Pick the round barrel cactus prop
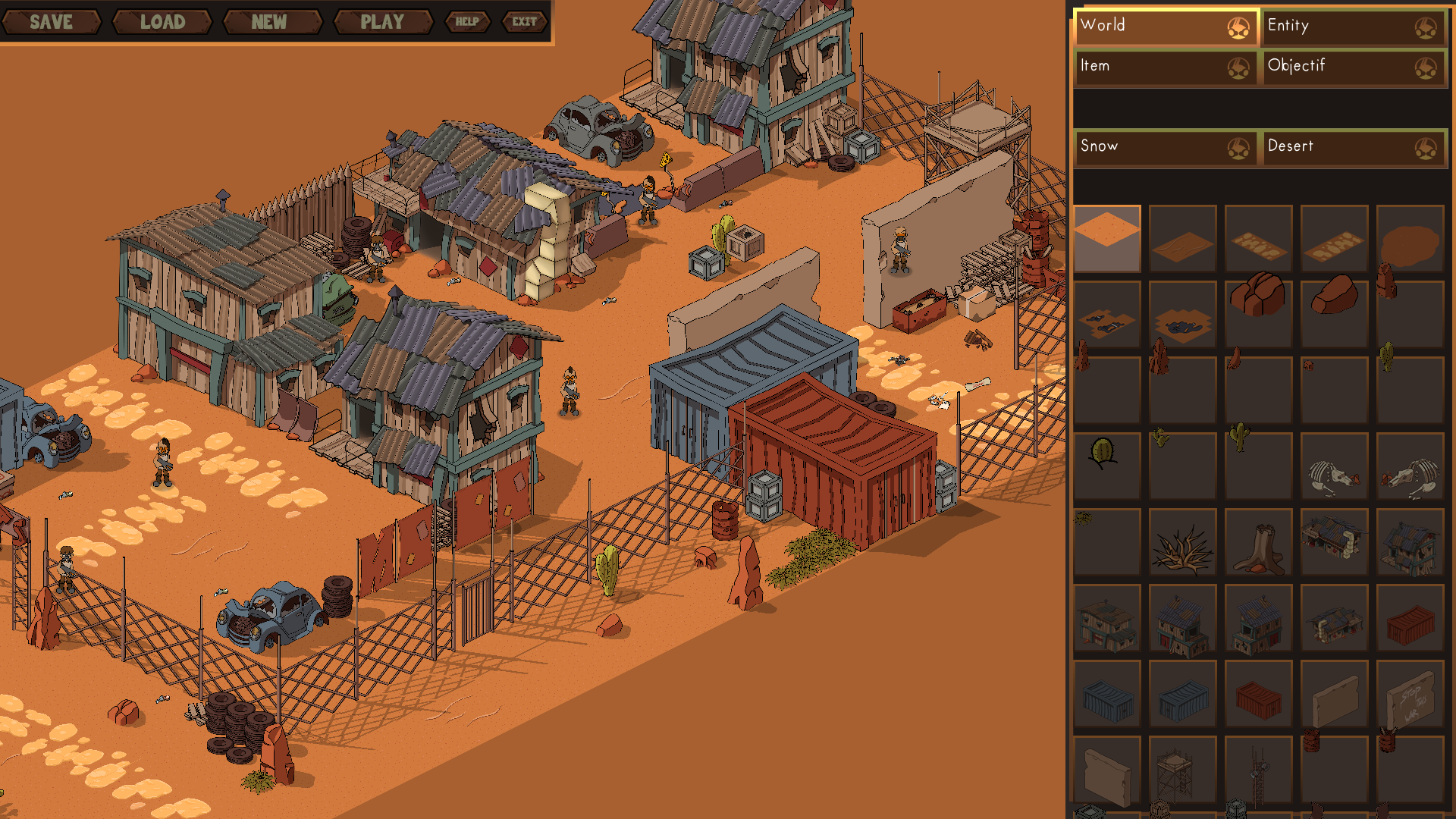The width and height of the screenshot is (1456, 819). [1103, 453]
